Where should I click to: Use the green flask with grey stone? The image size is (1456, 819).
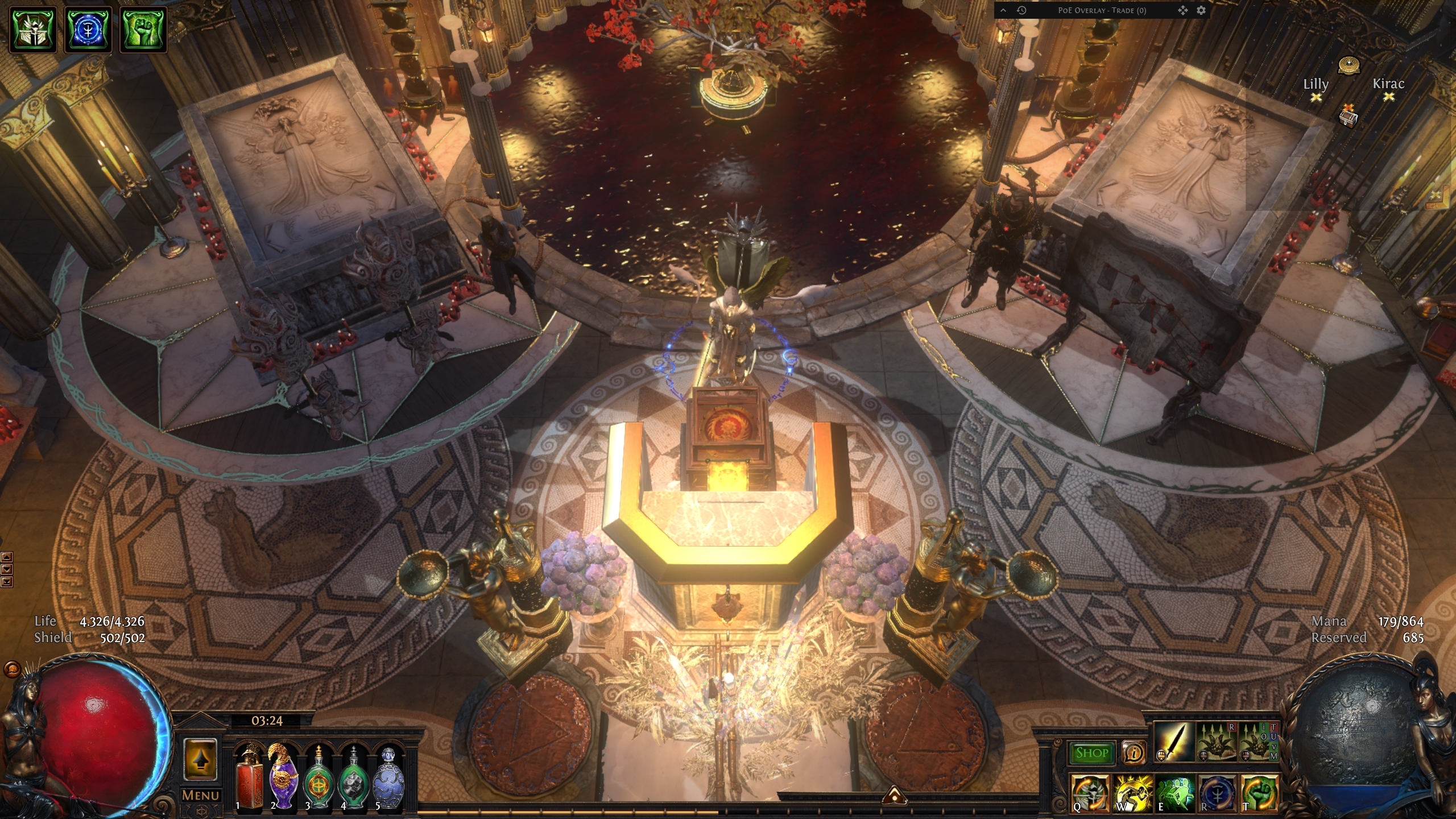click(x=353, y=777)
